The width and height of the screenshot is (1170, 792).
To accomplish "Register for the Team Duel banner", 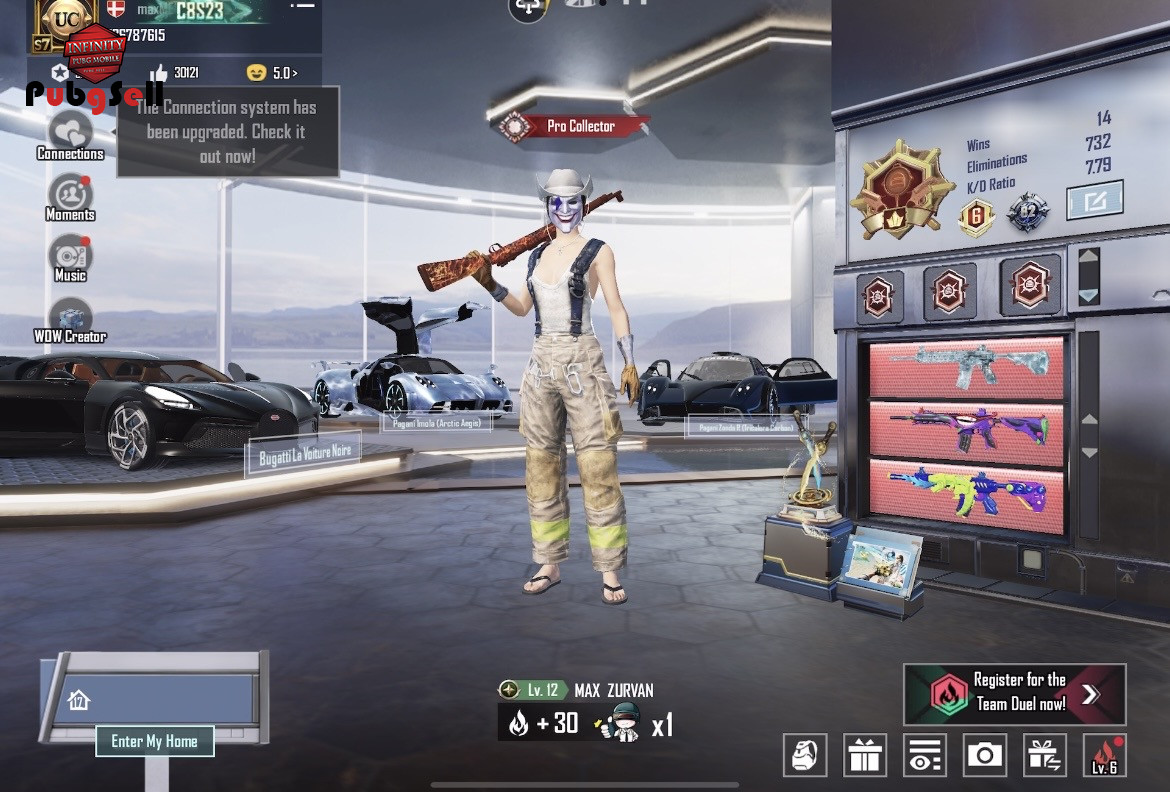I will pyautogui.click(x=1014, y=693).
